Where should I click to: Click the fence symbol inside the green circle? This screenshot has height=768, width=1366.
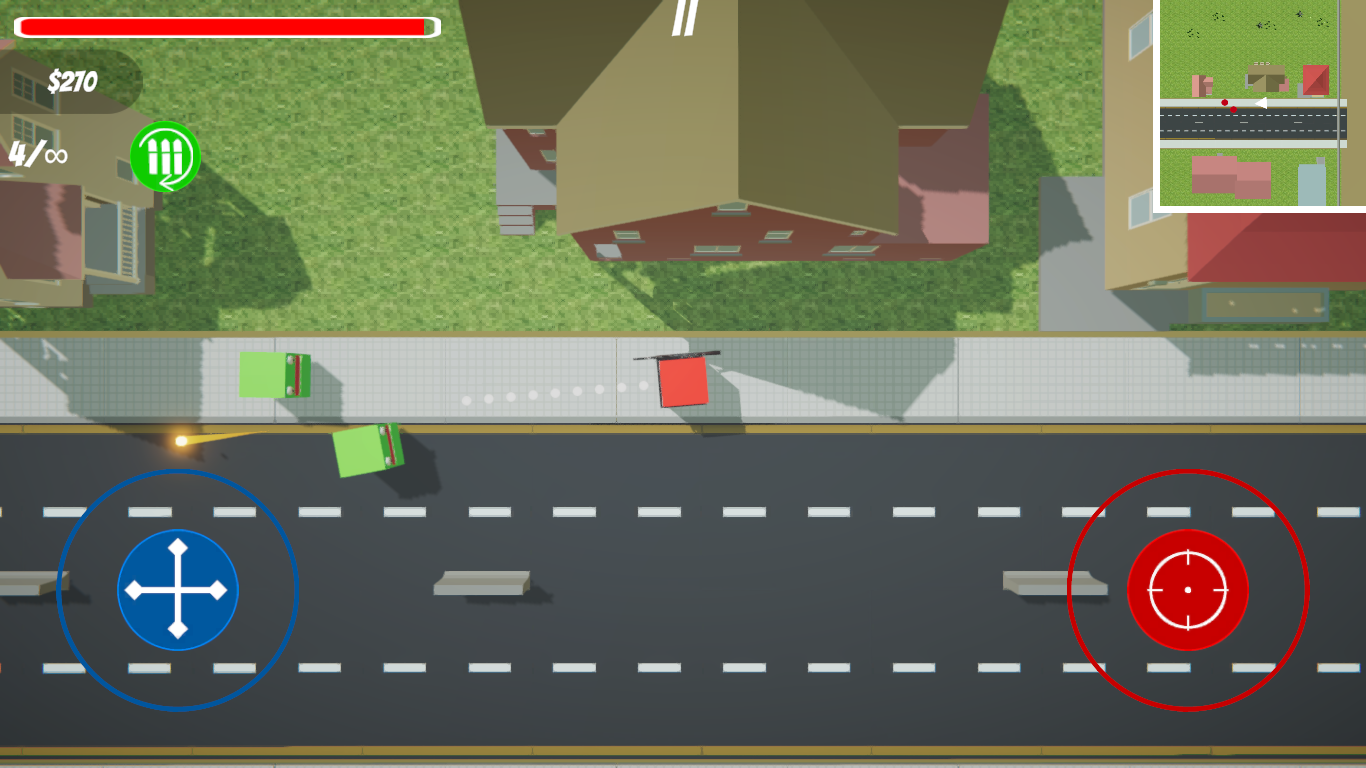click(x=164, y=153)
